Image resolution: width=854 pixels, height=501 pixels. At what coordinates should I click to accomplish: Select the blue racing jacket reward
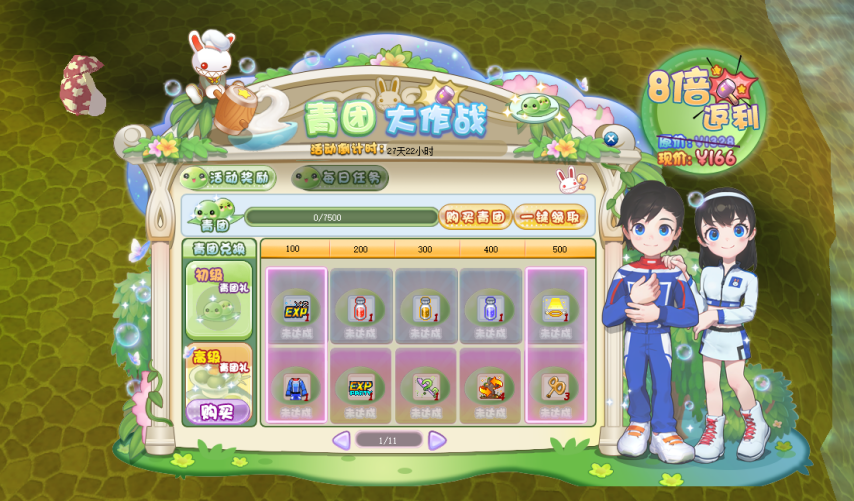tap(296, 386)
